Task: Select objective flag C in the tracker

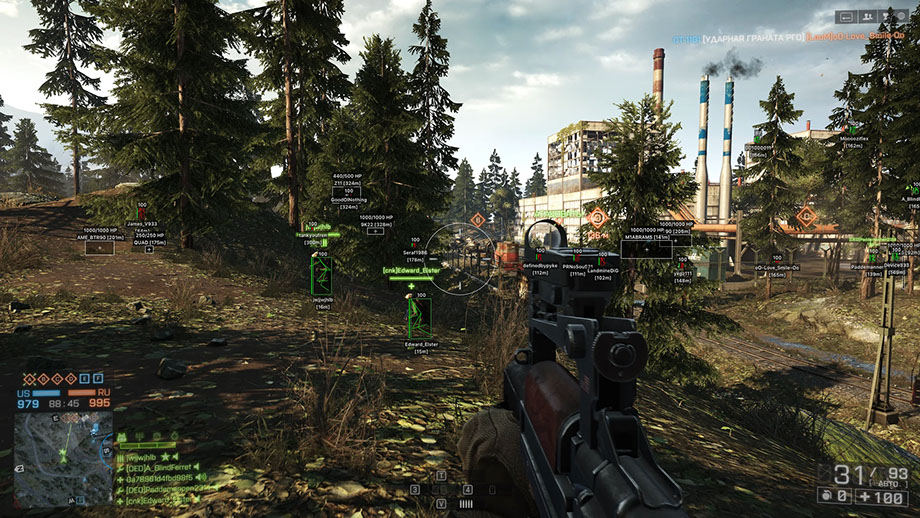Action: (57, 379)
